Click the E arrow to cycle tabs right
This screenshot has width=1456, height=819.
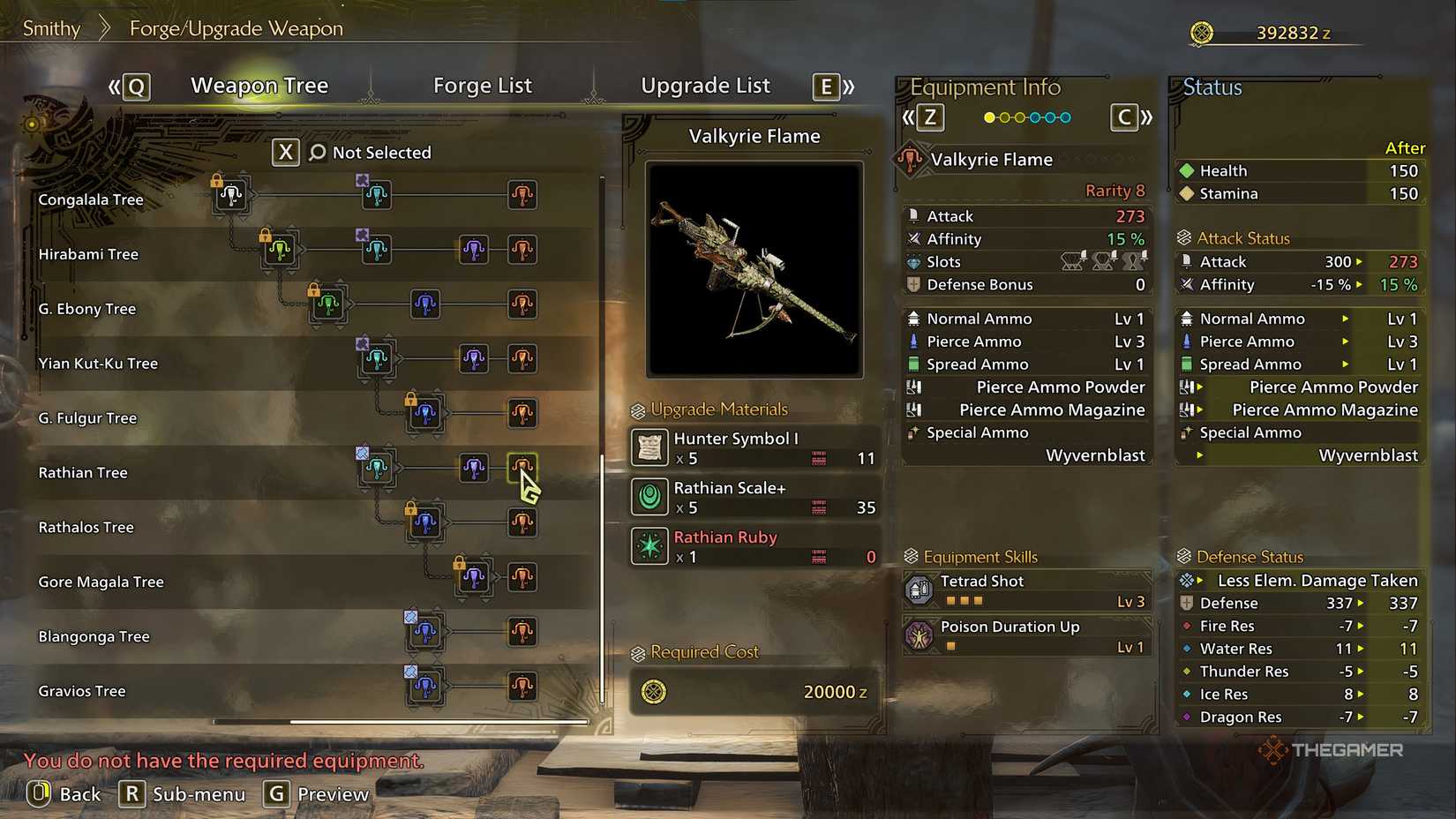(x=824, y=86)
